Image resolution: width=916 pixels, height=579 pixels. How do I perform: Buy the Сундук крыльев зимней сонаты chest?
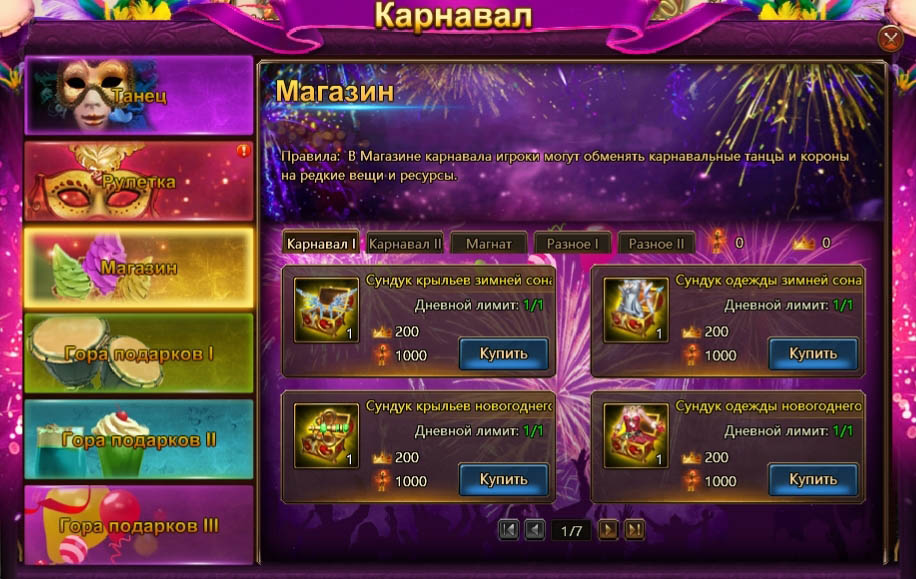coord(504,353)
